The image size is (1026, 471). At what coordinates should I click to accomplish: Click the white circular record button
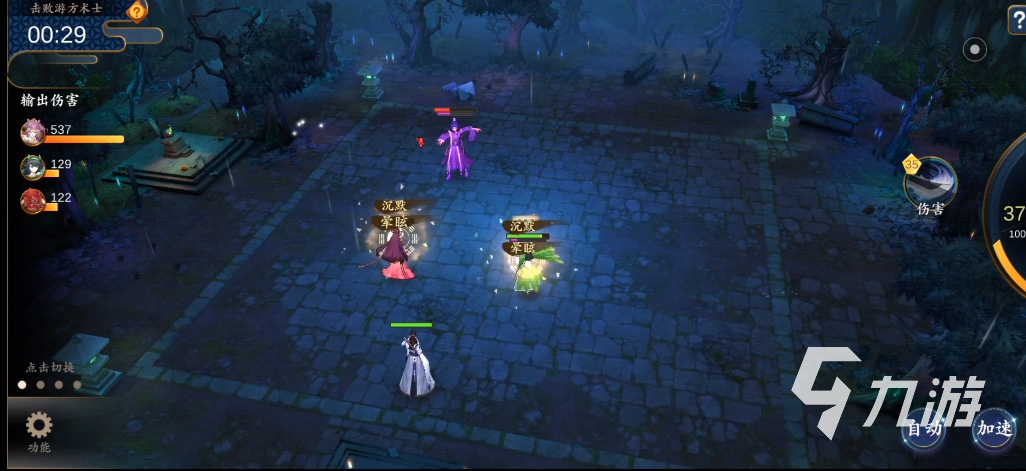tap(974, 49)
